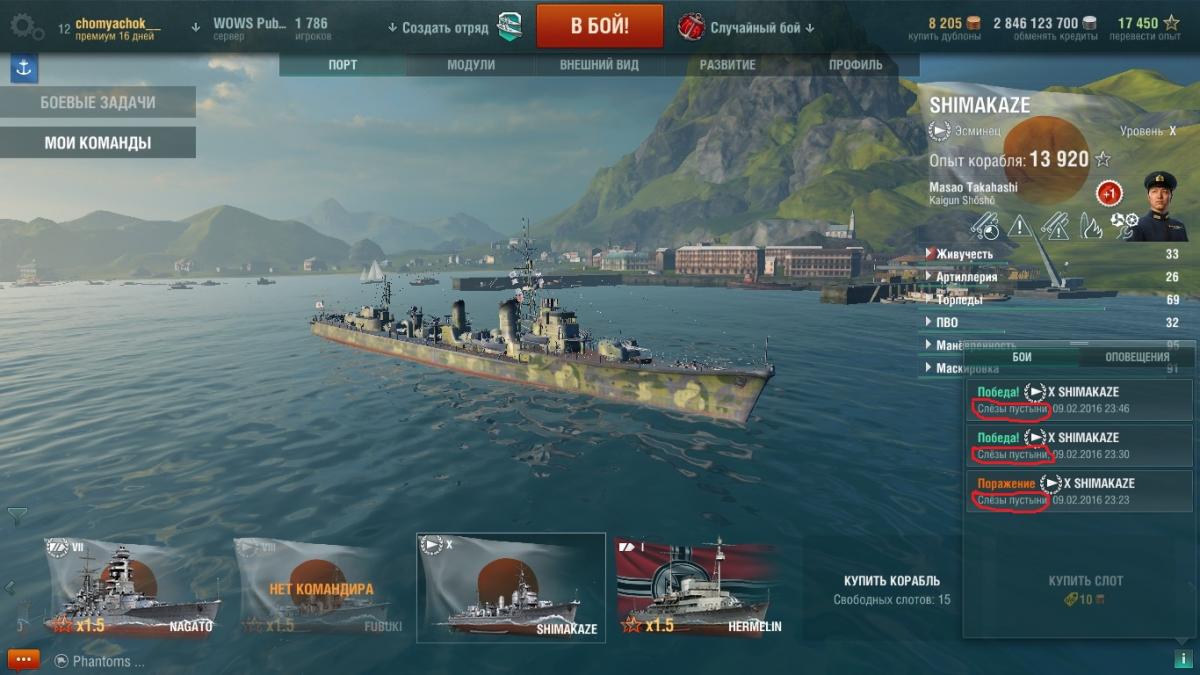Viewport: 1200px width, 675px height.
Task: Switch to the ОПОВЕЩЕНИЯ notifications tab
Action: 1137,357
